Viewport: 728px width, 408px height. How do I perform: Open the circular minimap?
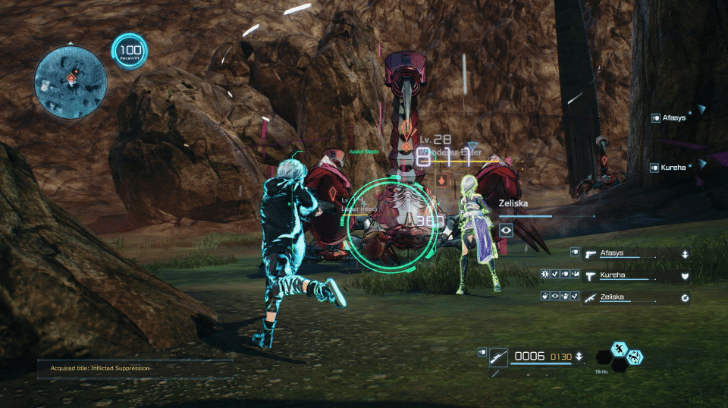click(x=70, y=77)
